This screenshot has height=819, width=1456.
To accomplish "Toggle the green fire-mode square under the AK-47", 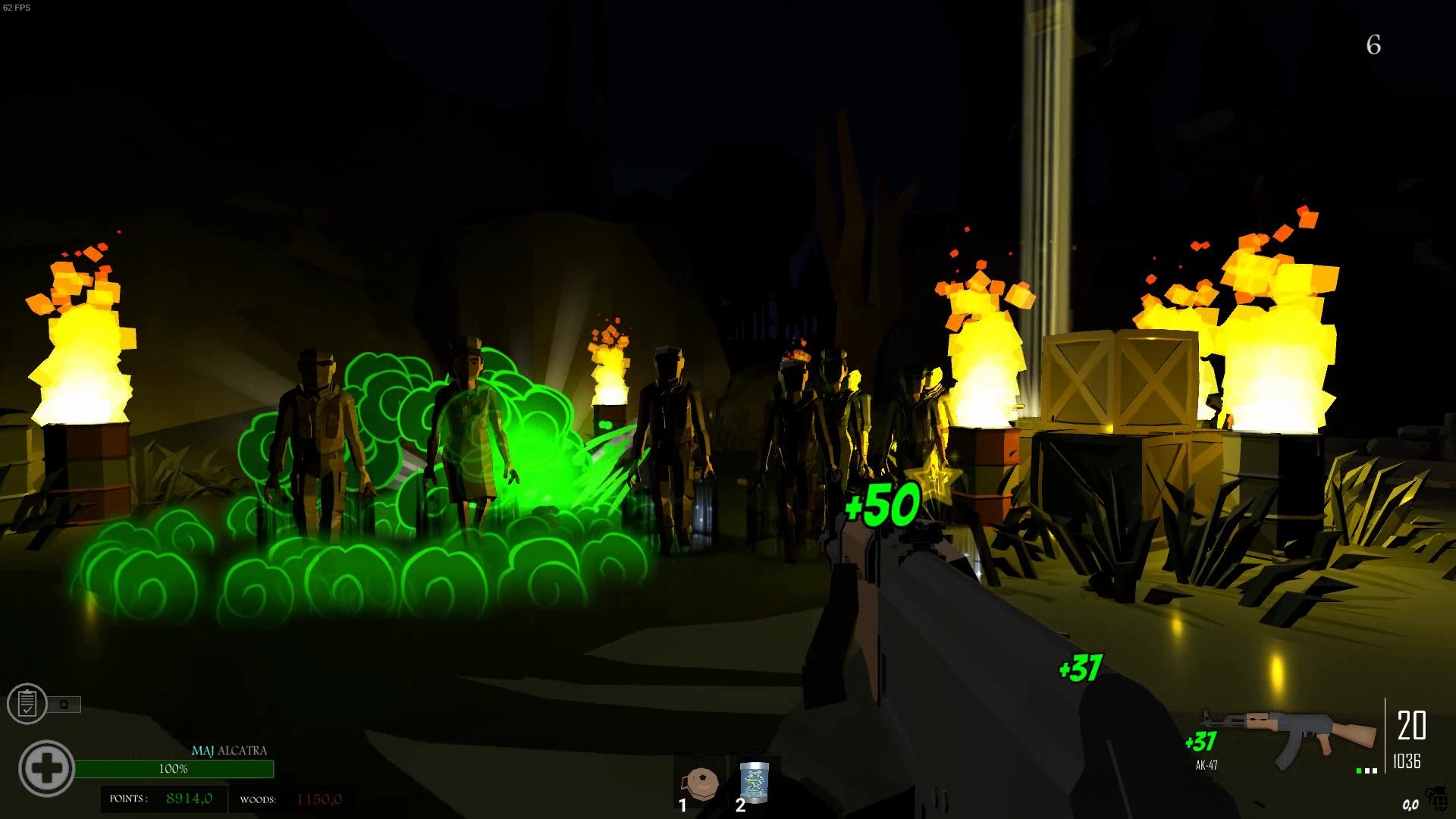I will click(1359, 771).
